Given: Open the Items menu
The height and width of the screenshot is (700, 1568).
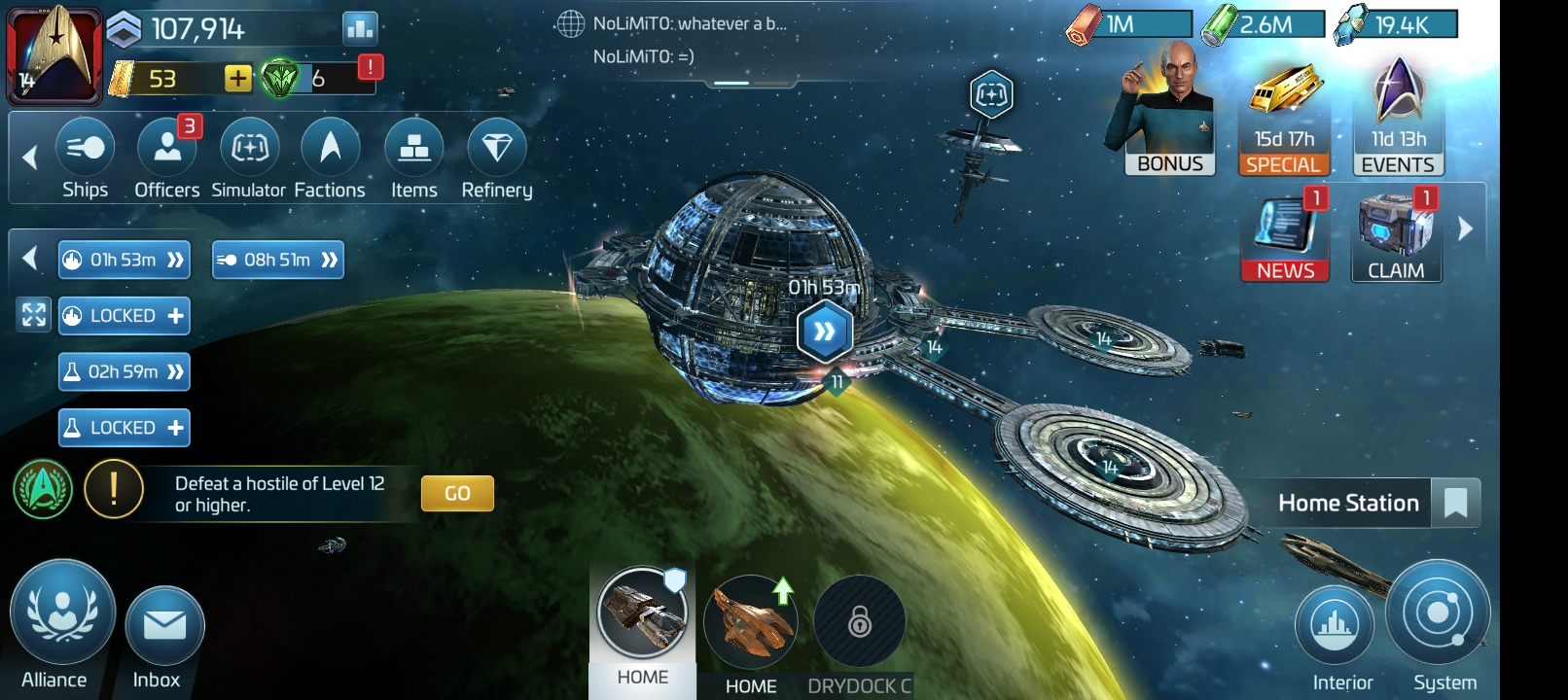Looking at the screenshot, I should point(414,157).
